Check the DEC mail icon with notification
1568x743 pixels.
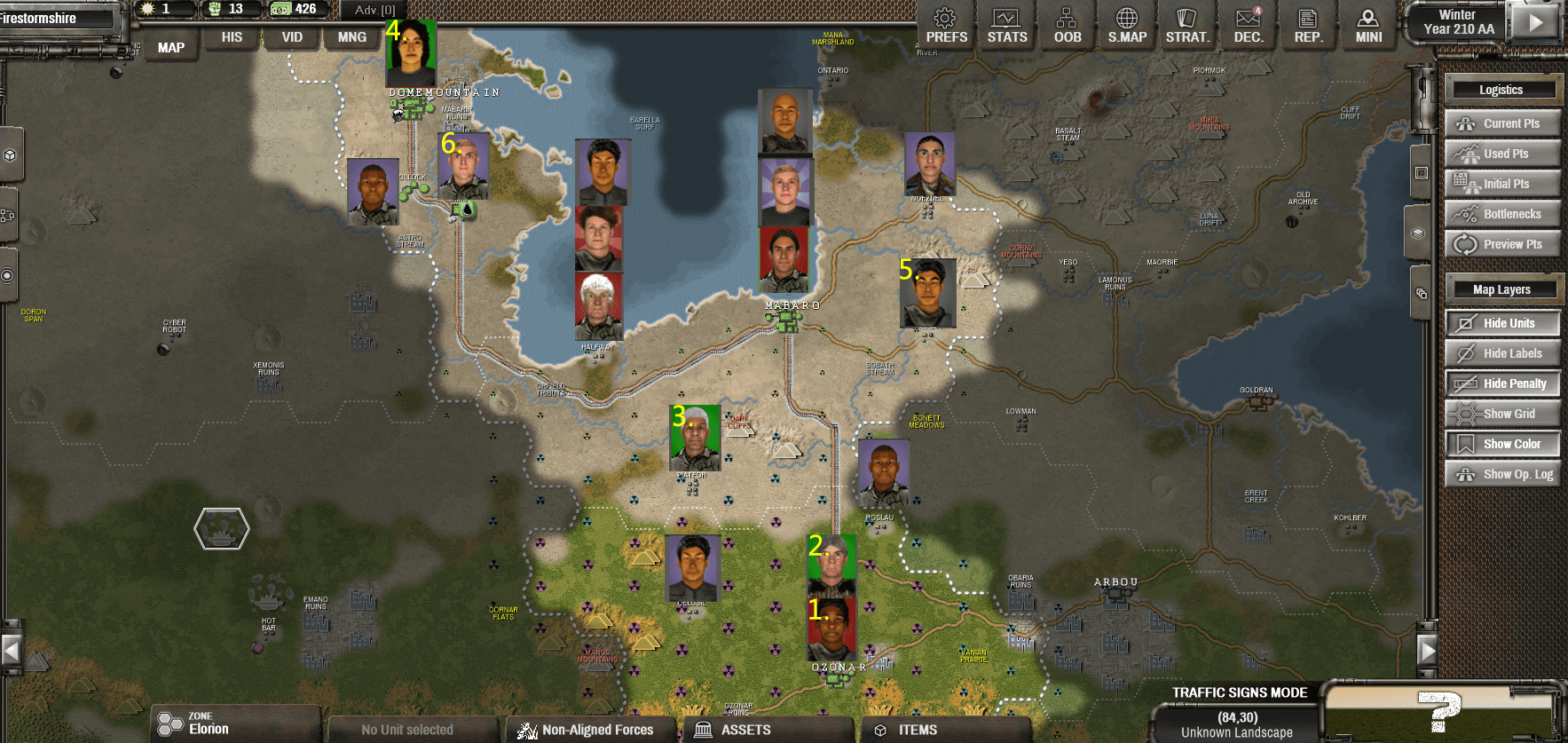pyautogui.click(x=1247, y=24)
